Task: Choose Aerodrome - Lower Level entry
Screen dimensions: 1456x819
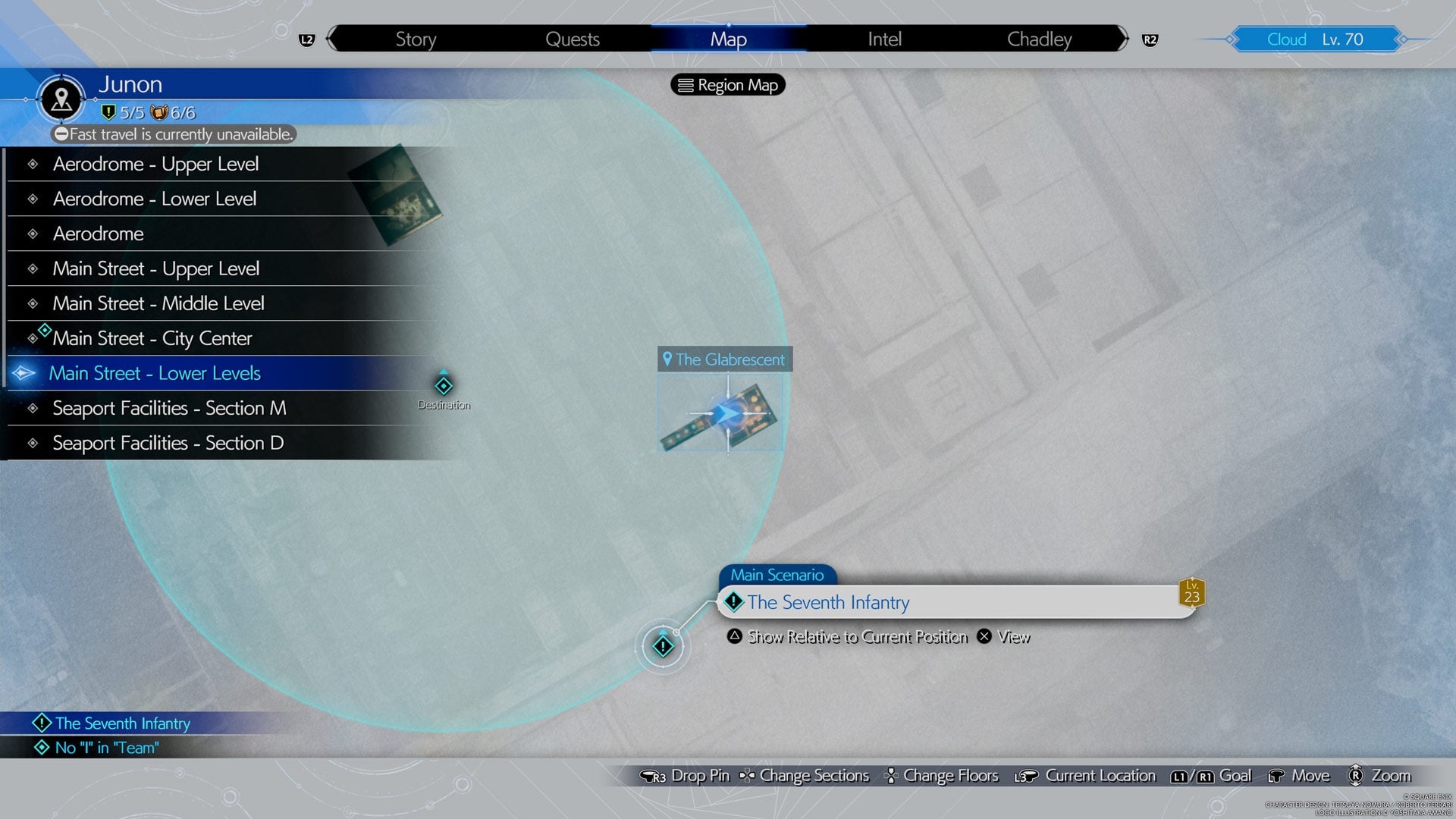Action: [155, 199]
